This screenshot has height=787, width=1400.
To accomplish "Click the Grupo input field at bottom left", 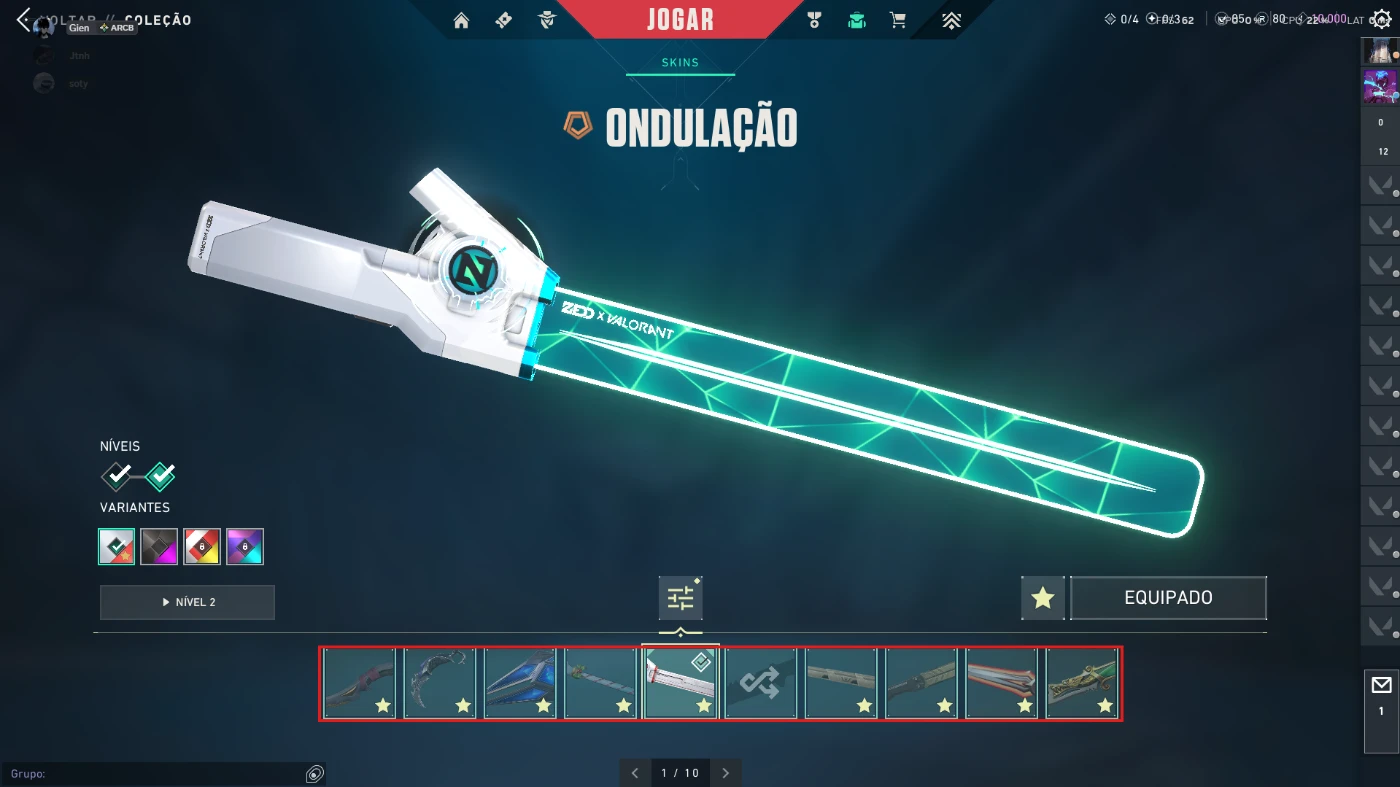I will tap(150, 773).
